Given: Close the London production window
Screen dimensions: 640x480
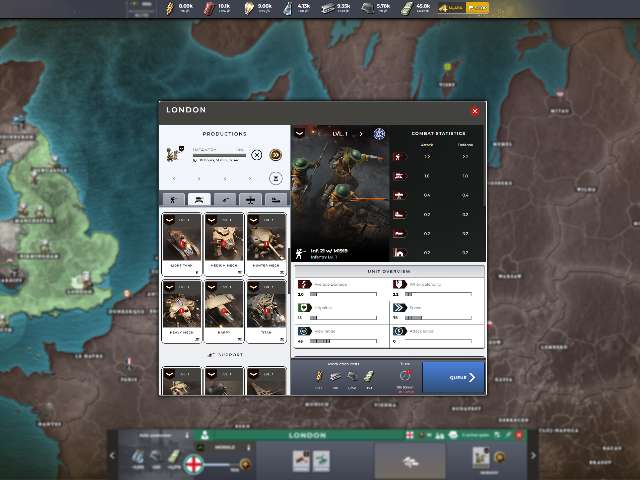Looking at the screenshot, I should coord(475,111).
